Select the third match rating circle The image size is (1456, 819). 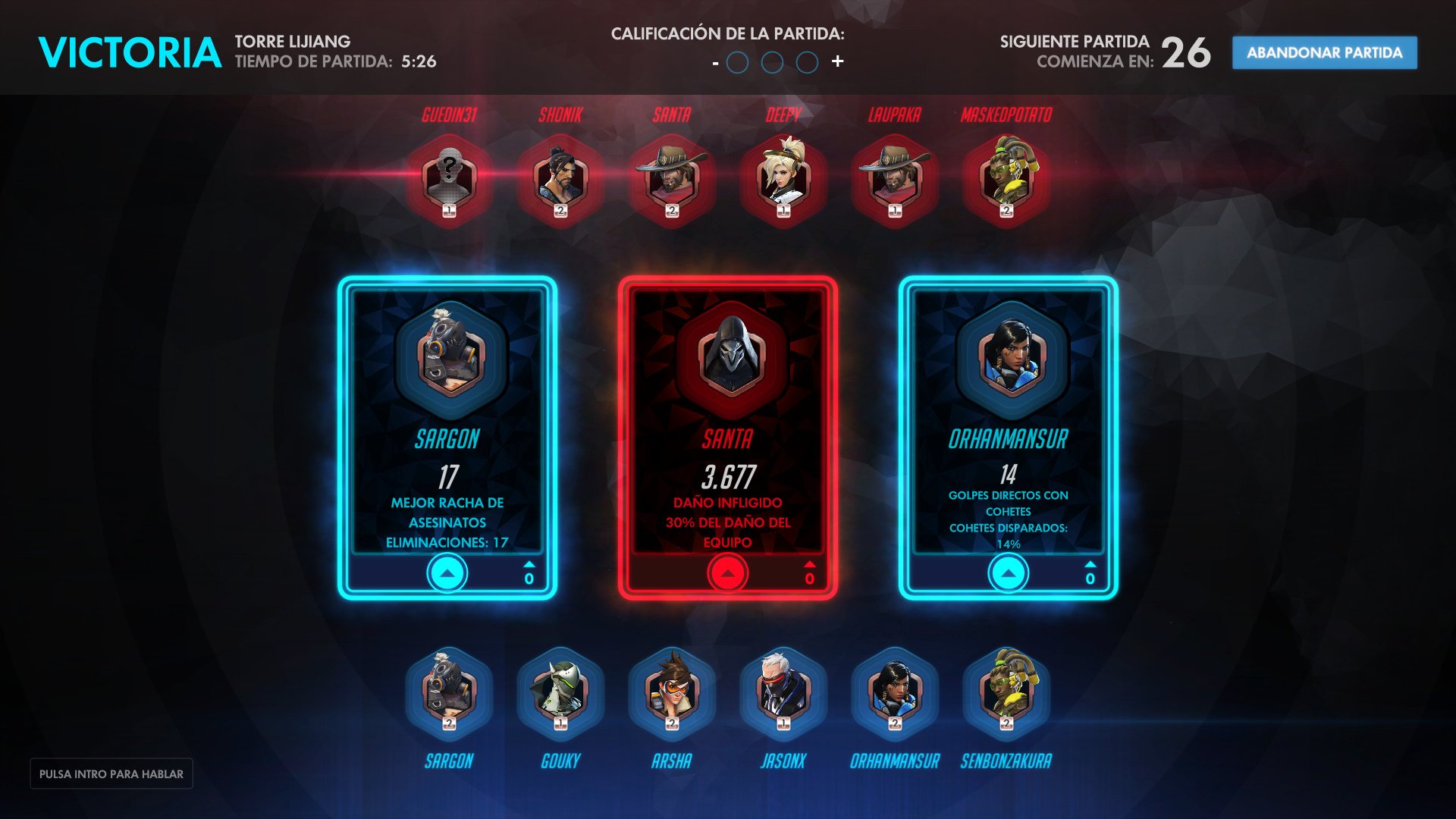click(808, 63)
